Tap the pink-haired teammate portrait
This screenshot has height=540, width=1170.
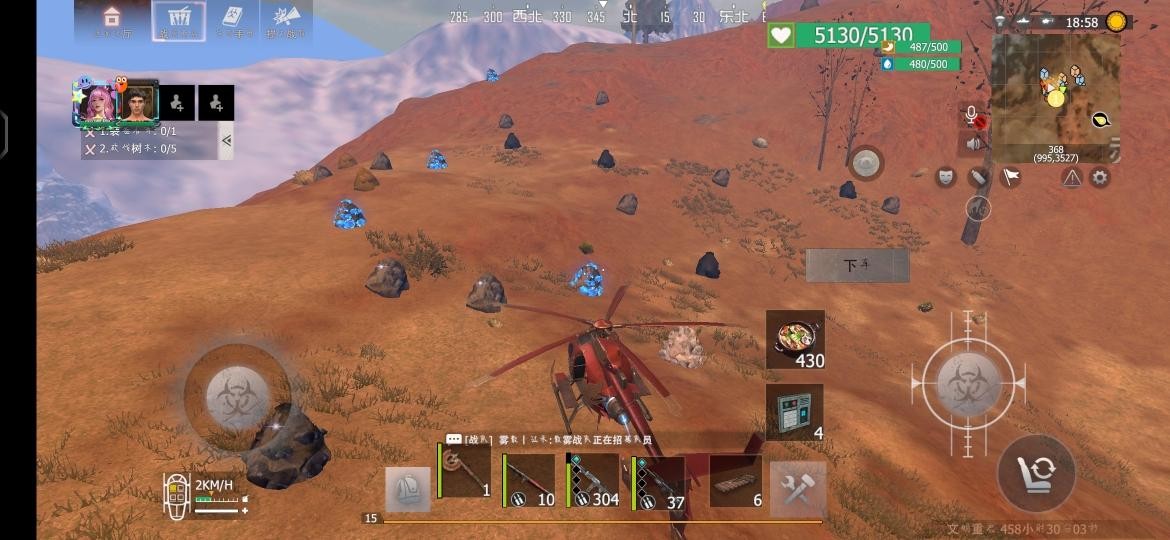coord(99,103)
